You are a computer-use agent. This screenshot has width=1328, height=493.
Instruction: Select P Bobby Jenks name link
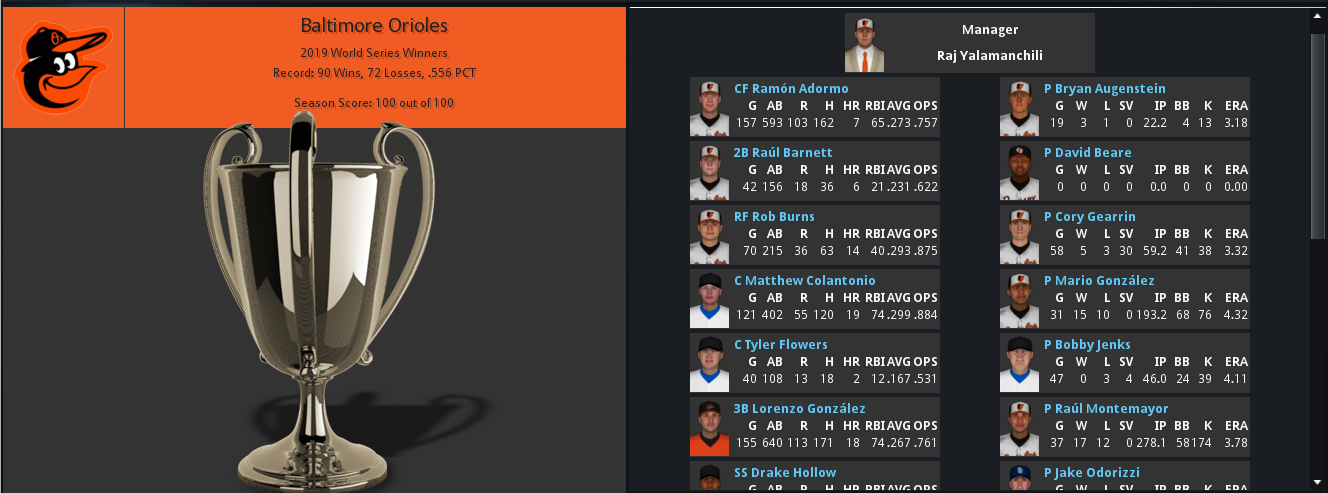(x=1087, y=344)
